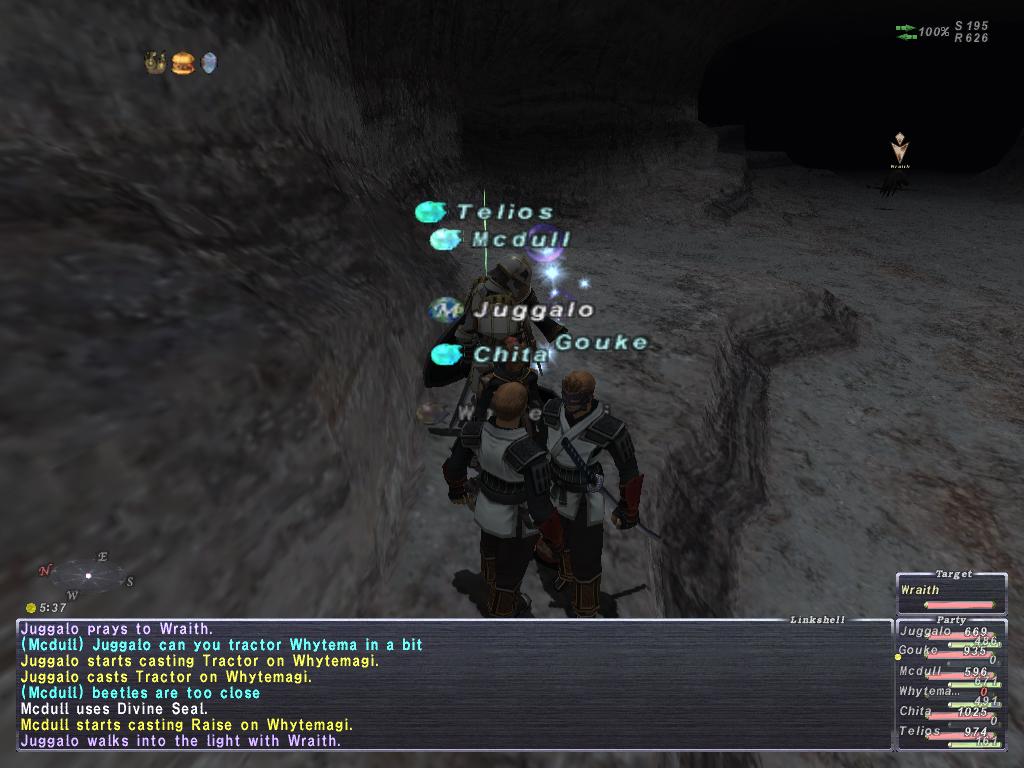Click the song note status icon
Viewport: 1024px width, 768px height.
(x=156, y=63)
